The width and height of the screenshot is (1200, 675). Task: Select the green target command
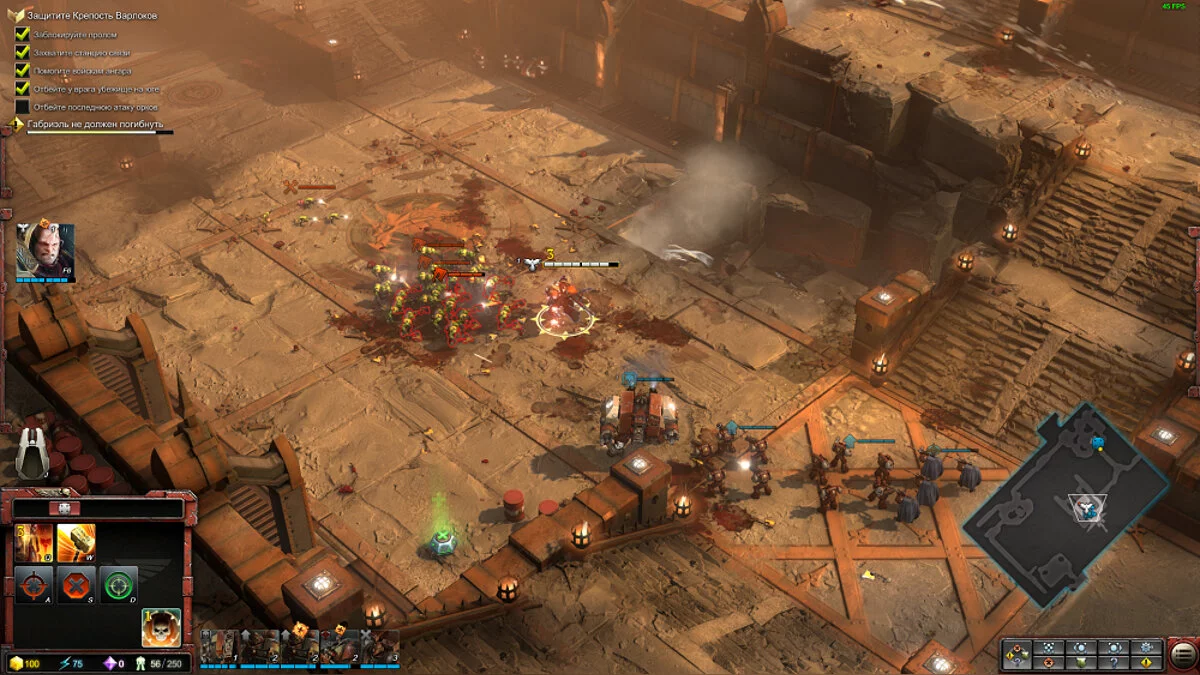118,584
